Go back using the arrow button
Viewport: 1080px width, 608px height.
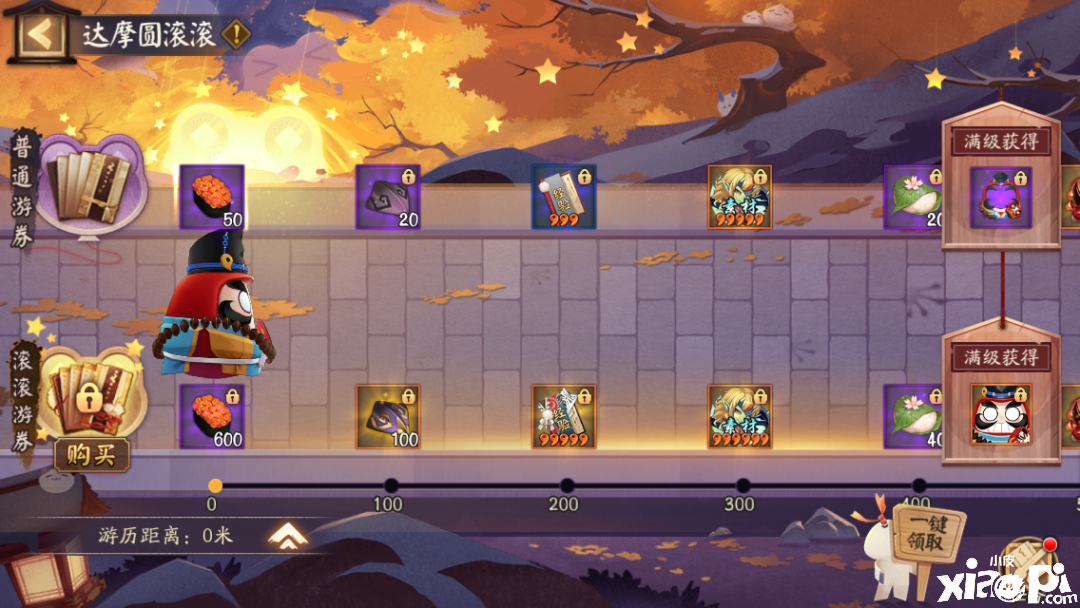tap(39, 34)
